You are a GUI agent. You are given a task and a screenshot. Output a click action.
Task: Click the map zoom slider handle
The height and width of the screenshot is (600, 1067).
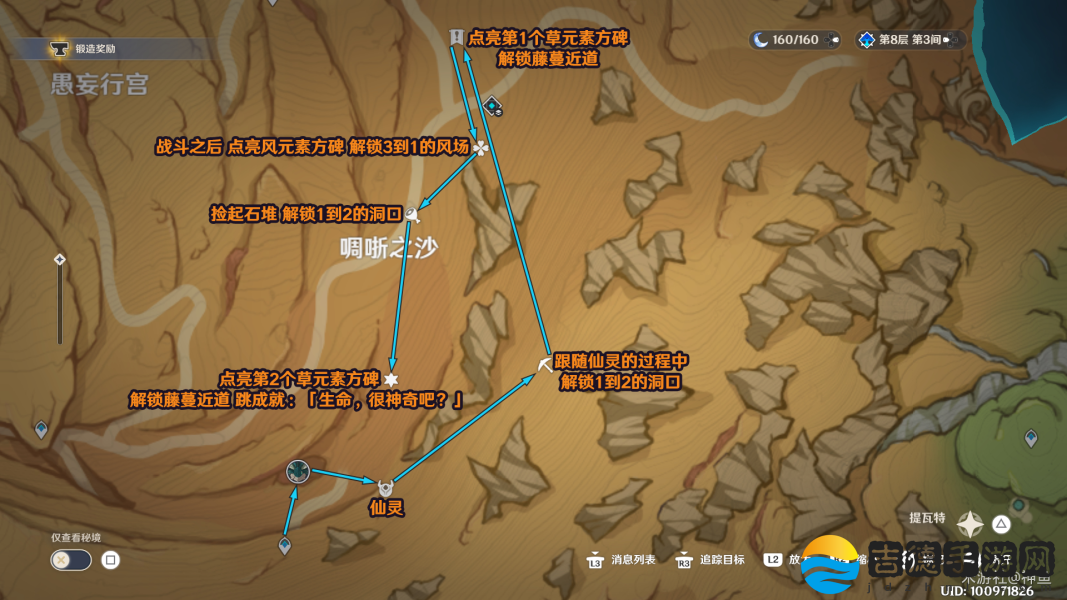60,260
